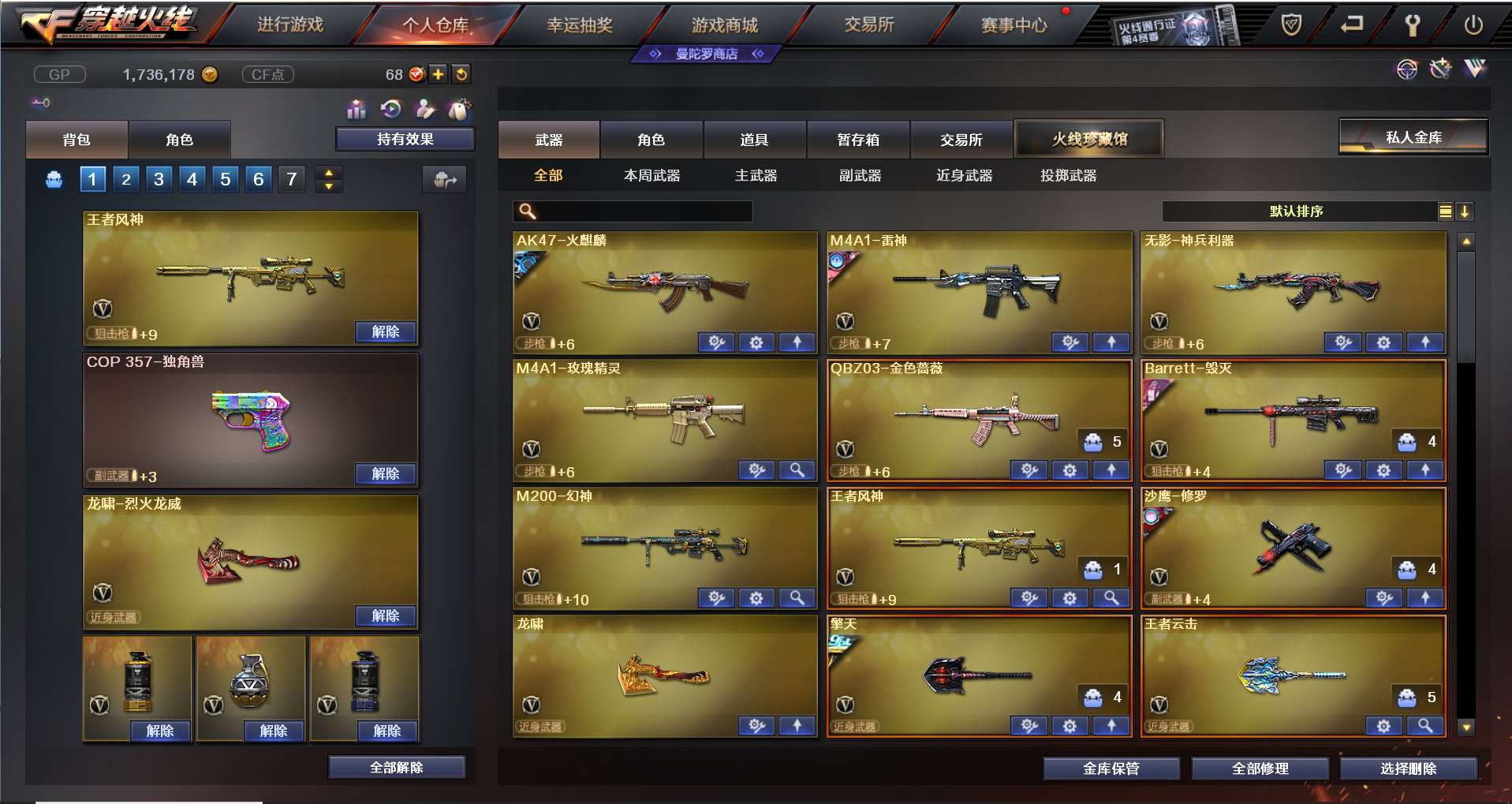Open the bar-chart stats icon above the backpack
The image size is (1512, 804).
(x=357, y=110)
